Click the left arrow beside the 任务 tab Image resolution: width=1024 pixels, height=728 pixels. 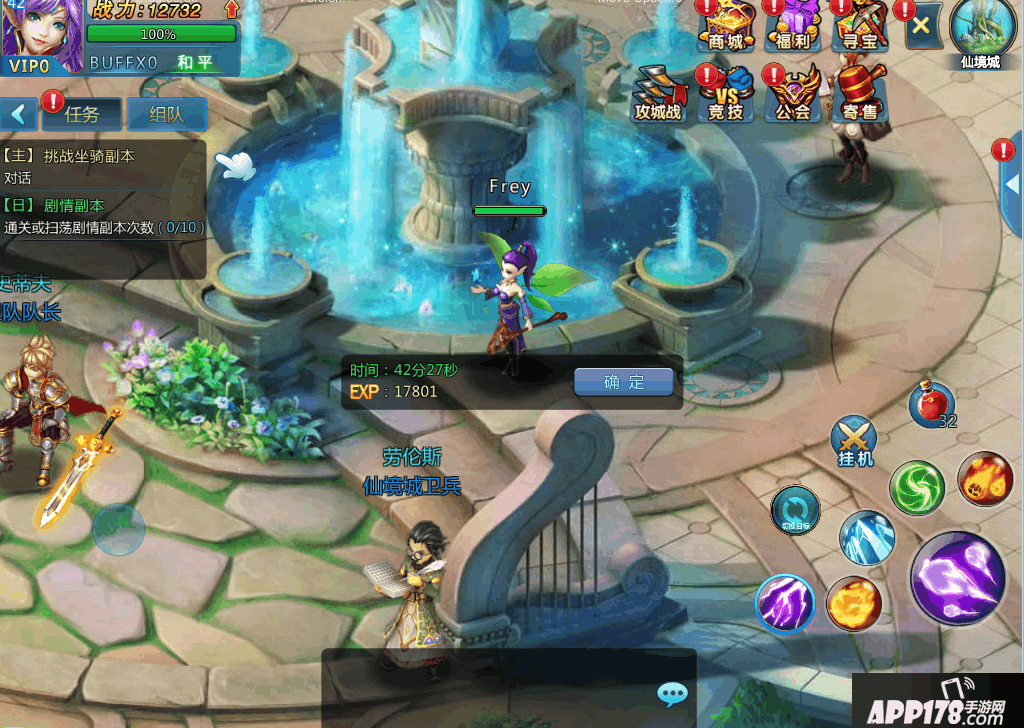coord(18,114)
